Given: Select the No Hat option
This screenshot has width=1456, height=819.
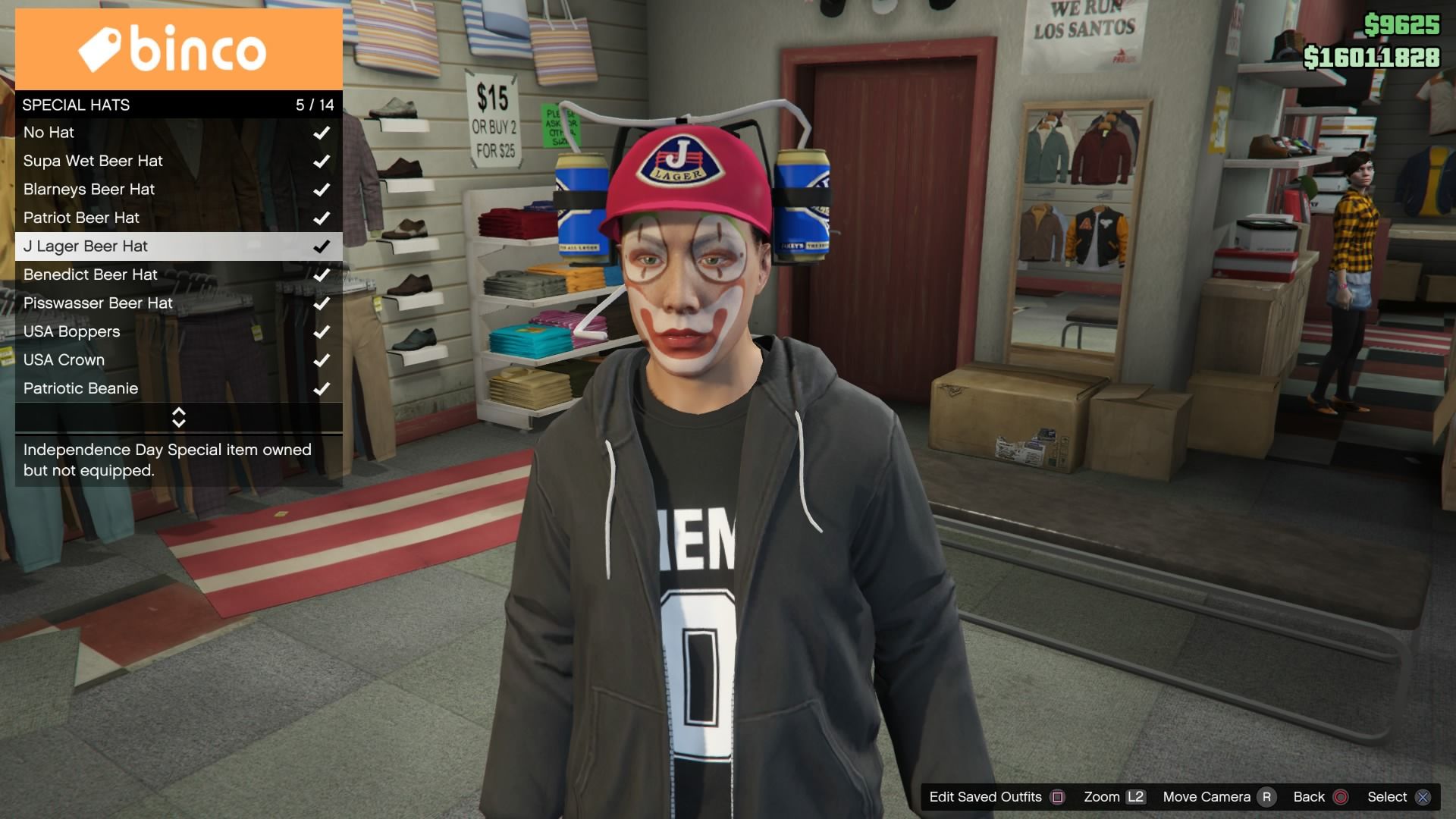Looking at the screenshot, I should 178,133.
